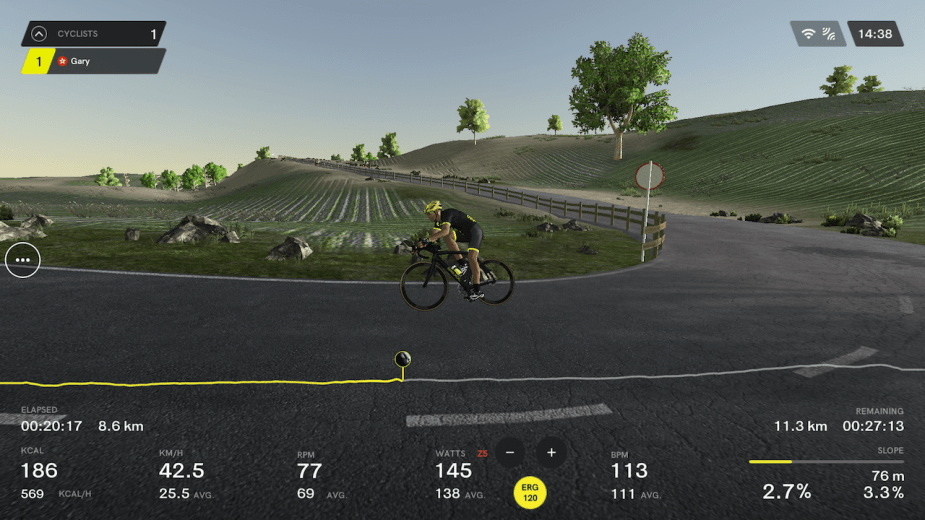Decrease target watts with the minus button
Image resolution: width=925 pixels, height=520 pixels.
coord(510,452)
